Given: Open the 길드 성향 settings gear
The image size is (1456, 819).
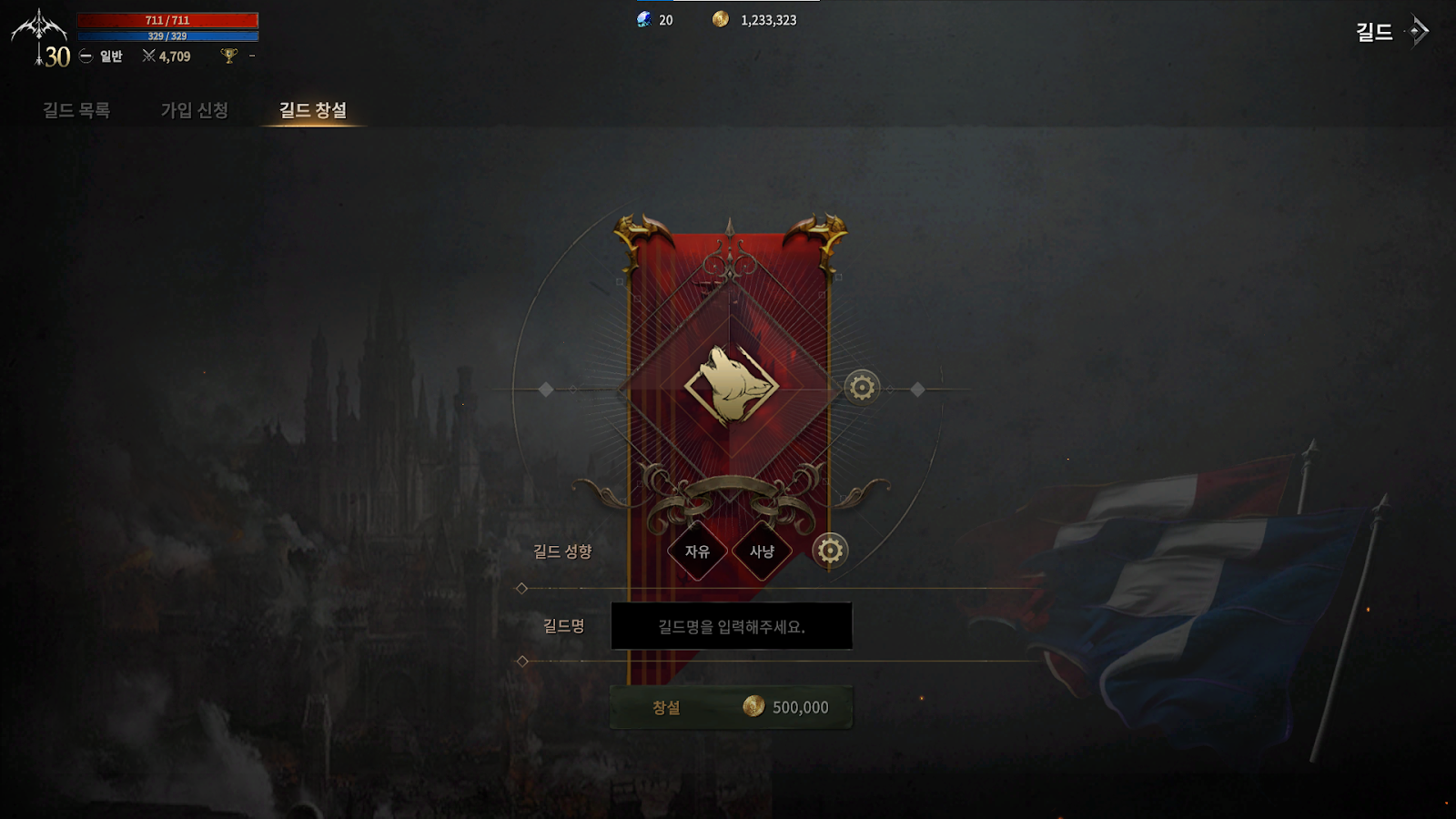Looking at the screenshot, I should [829, 551].
